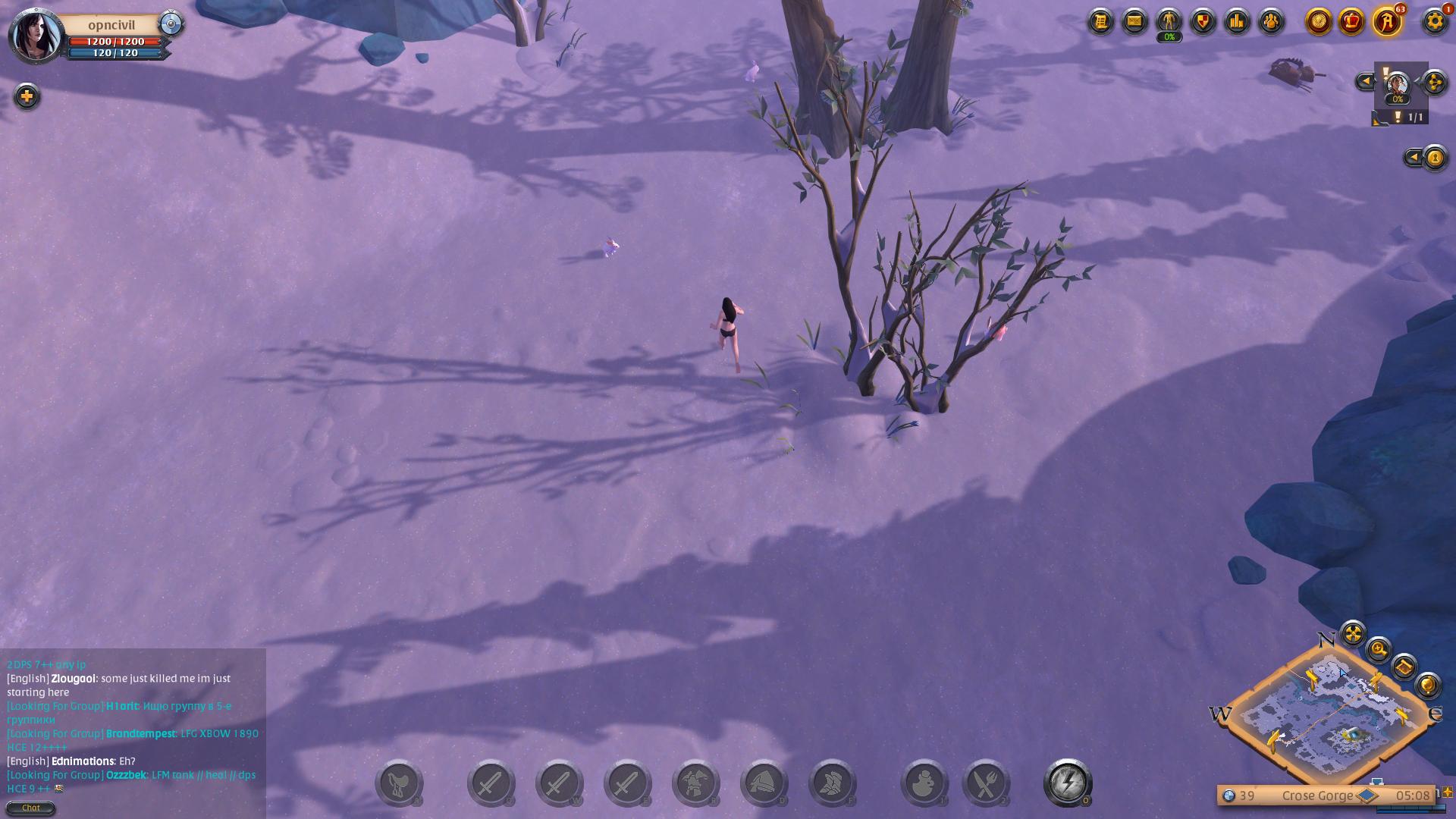Open the gold coin icon in top bar
This screenshot has height=819, width=1456.
point(1319,21)
